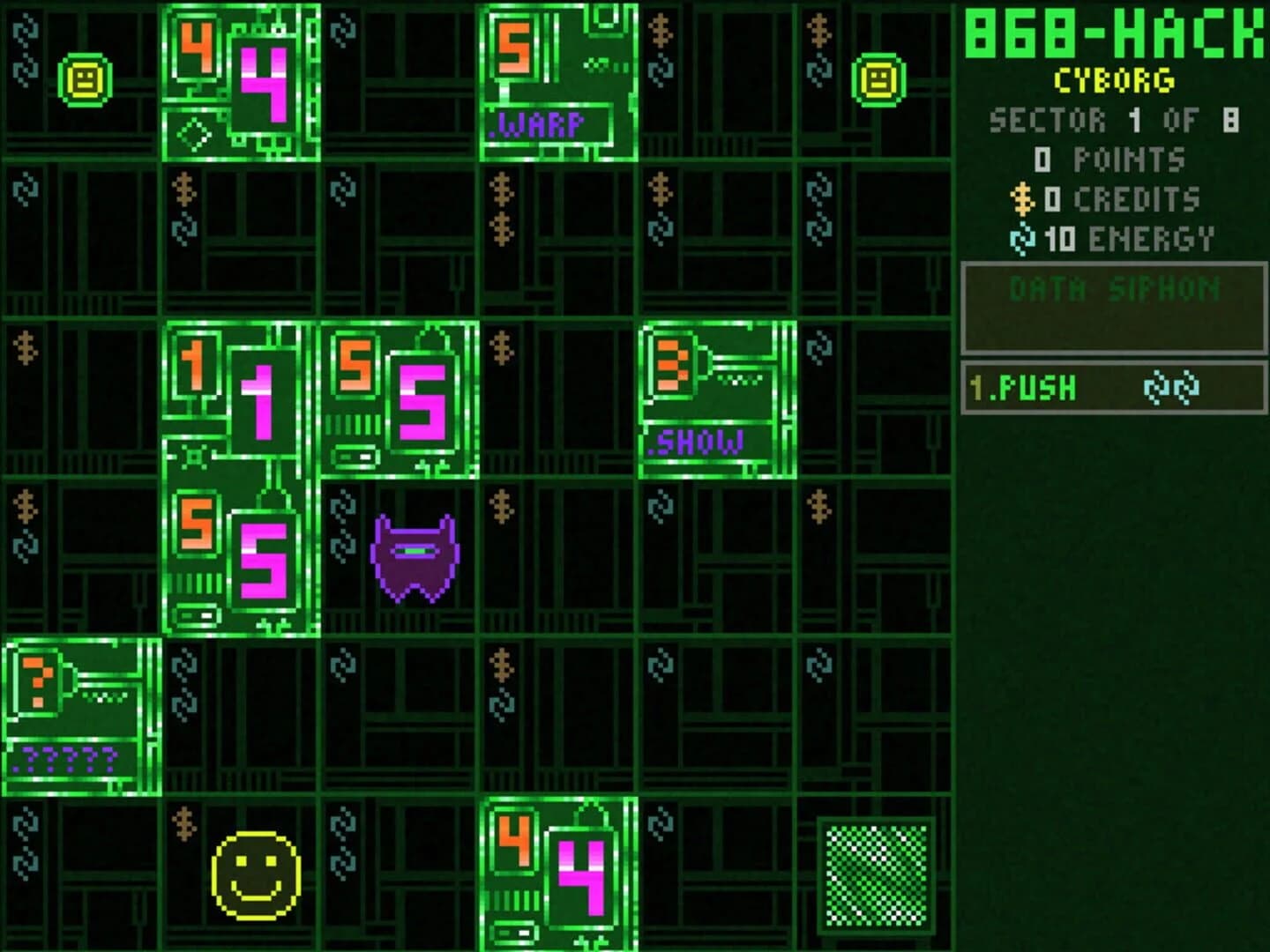
Task: Click the 868-HACK title logo
Action: point(1113,35)
